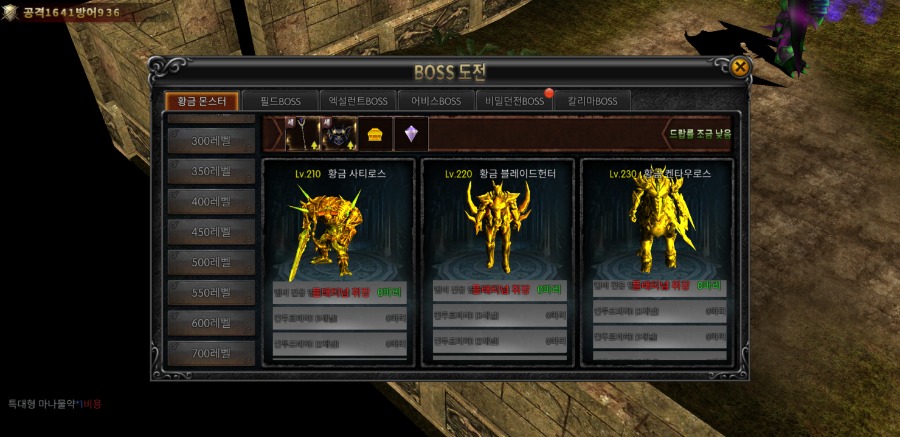This screenshot has width=900, height=437.
Task: Select the 엑설런트BOSS tab
Action: (357, 101)
